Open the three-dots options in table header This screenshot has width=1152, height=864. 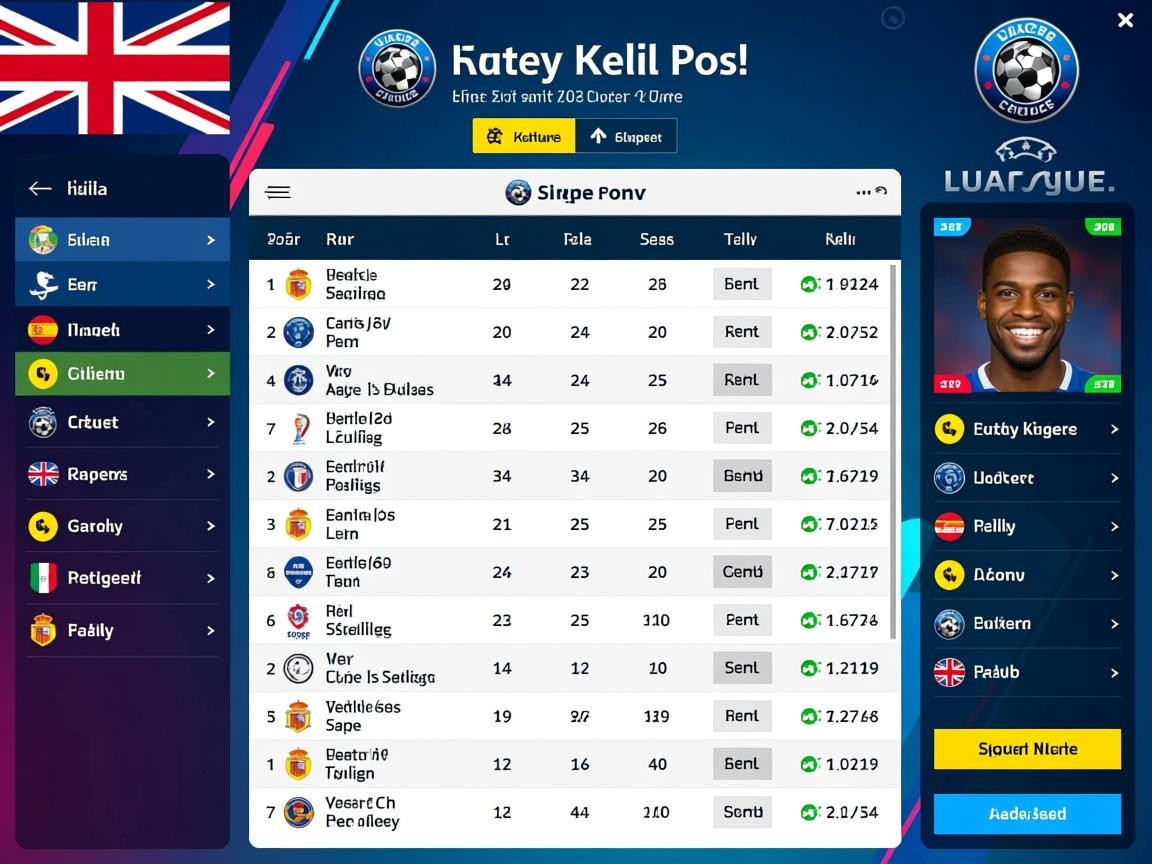tap(864, 192)
